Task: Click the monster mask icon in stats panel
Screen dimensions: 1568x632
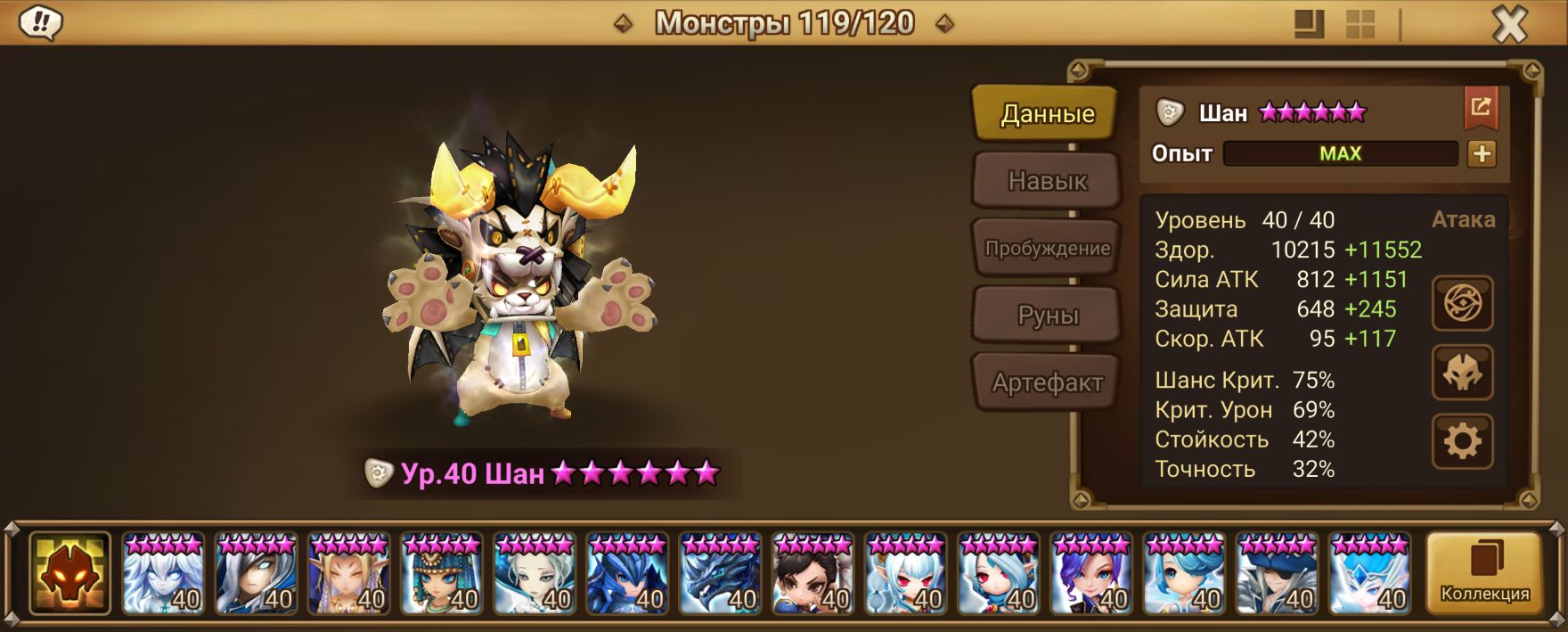Action: pyautogui.click(x=1462, y=373)
